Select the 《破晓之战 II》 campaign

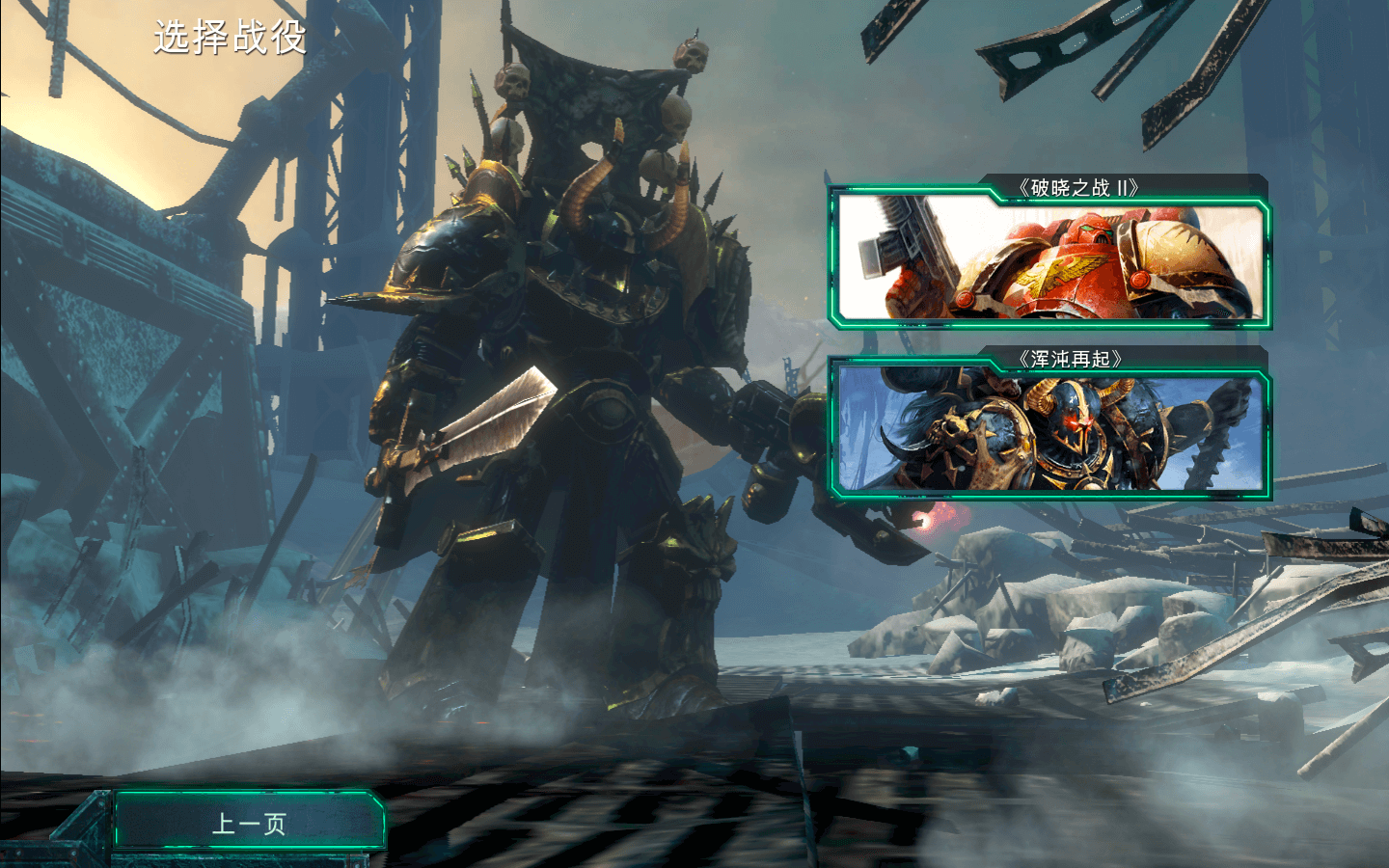(x=1049, y=257)
